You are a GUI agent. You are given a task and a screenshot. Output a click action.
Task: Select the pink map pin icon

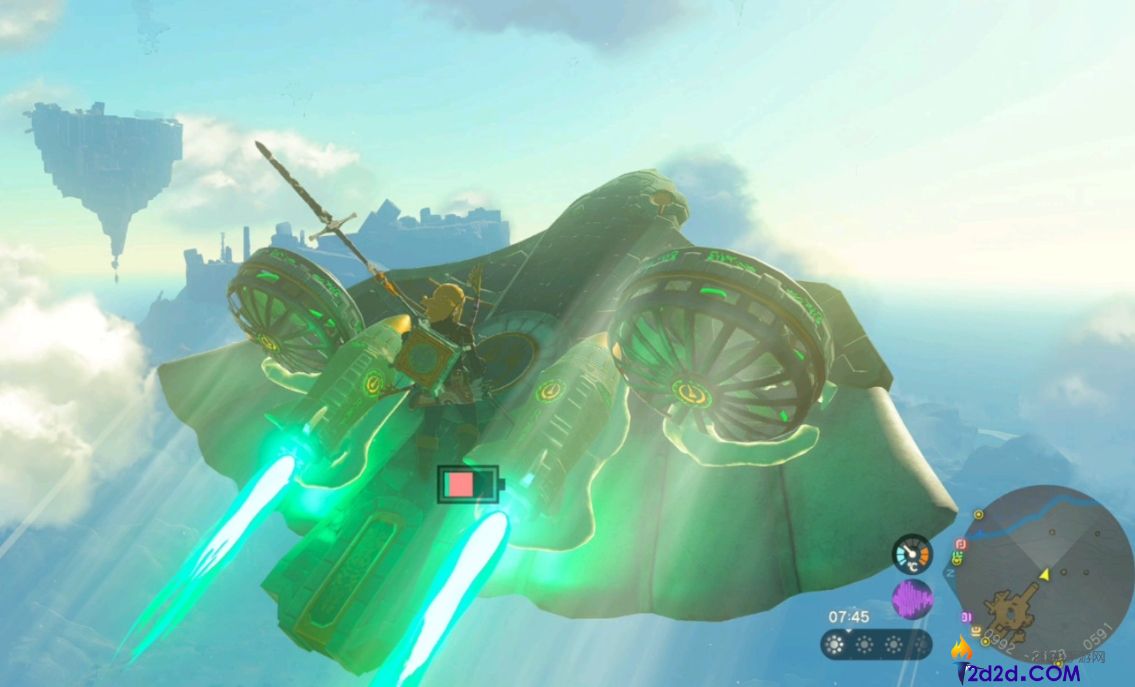tap(961, 545)
